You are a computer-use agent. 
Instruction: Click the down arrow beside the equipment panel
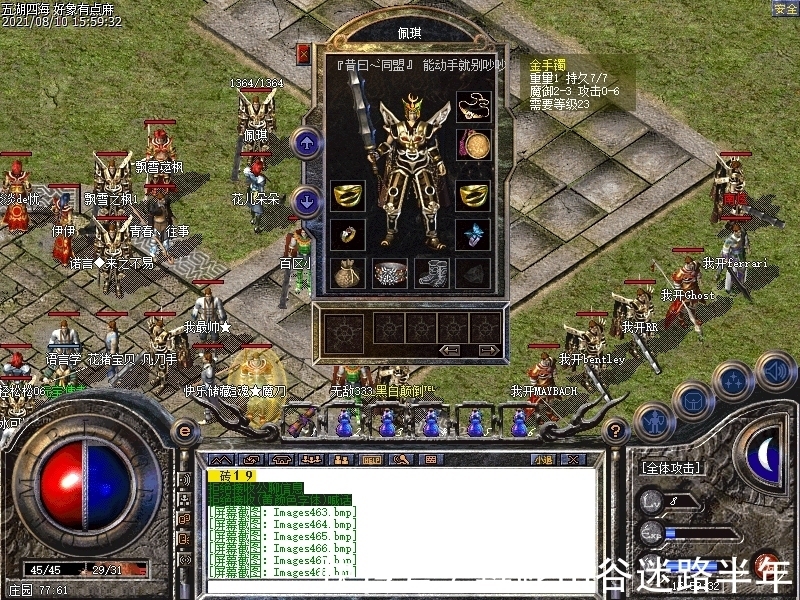click(306, 201)
